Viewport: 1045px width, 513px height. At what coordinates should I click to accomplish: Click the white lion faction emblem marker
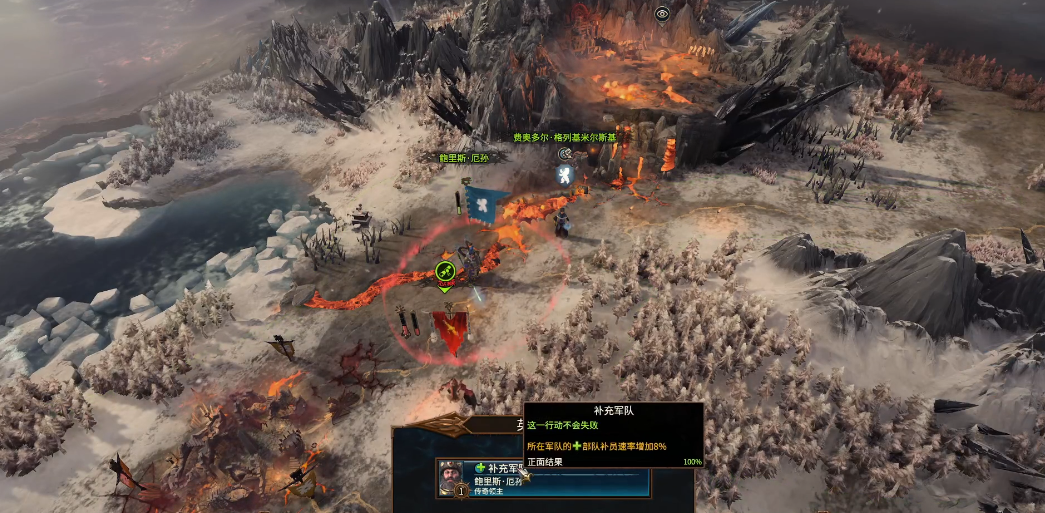coord(564,176)
